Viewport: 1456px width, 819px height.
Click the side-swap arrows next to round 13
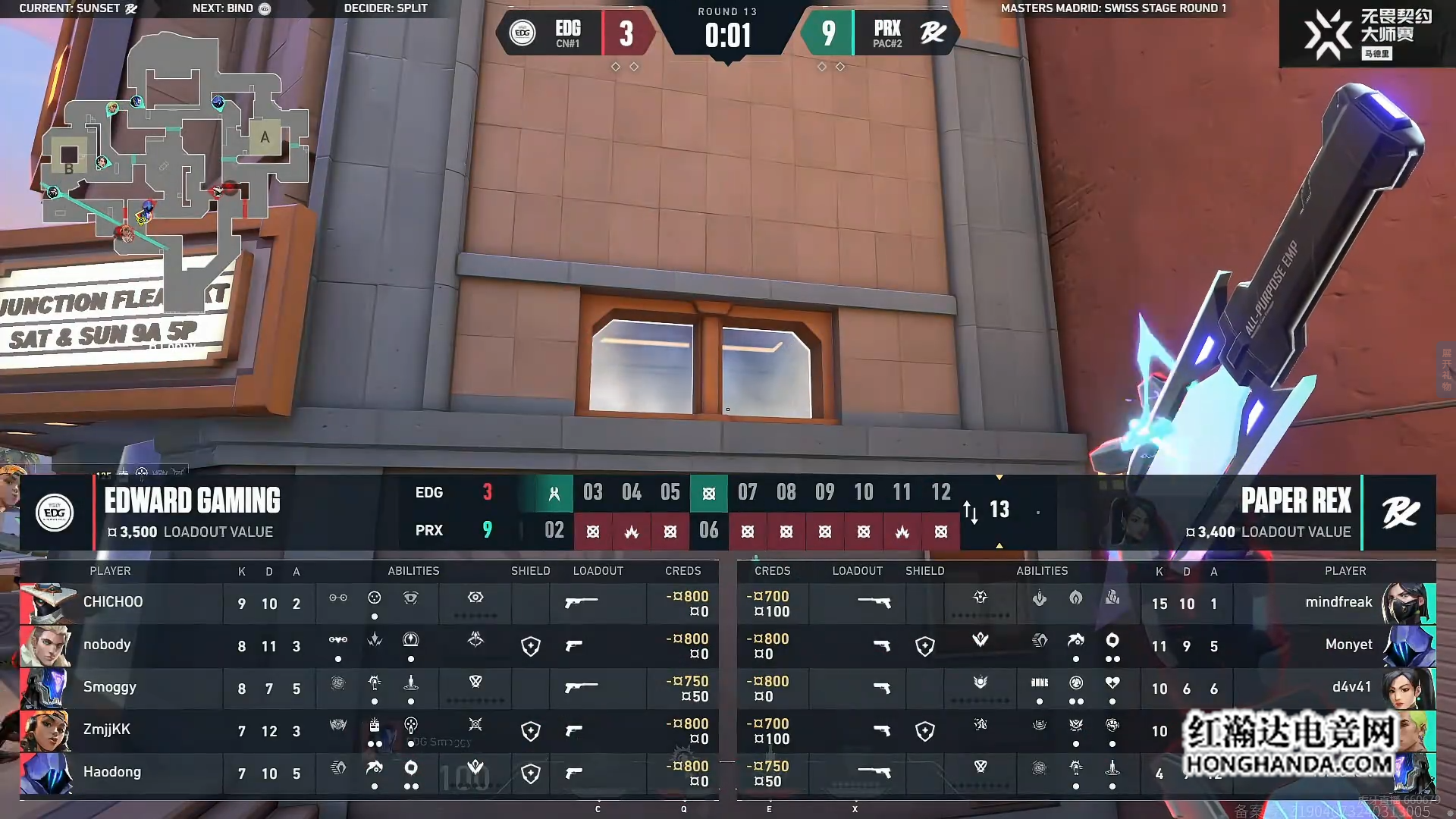pos(970,512)
